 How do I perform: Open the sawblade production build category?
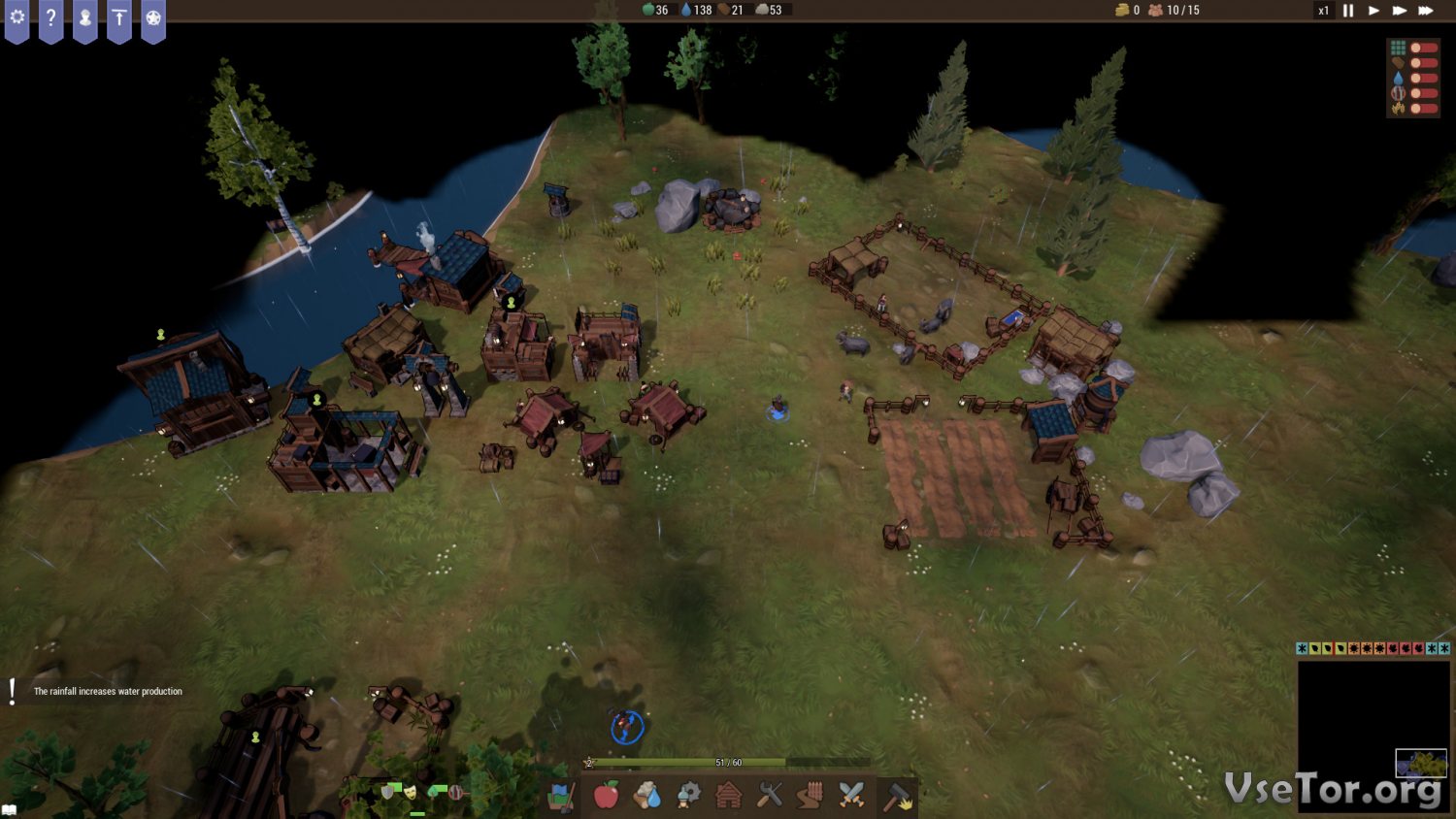pos(688,796)
